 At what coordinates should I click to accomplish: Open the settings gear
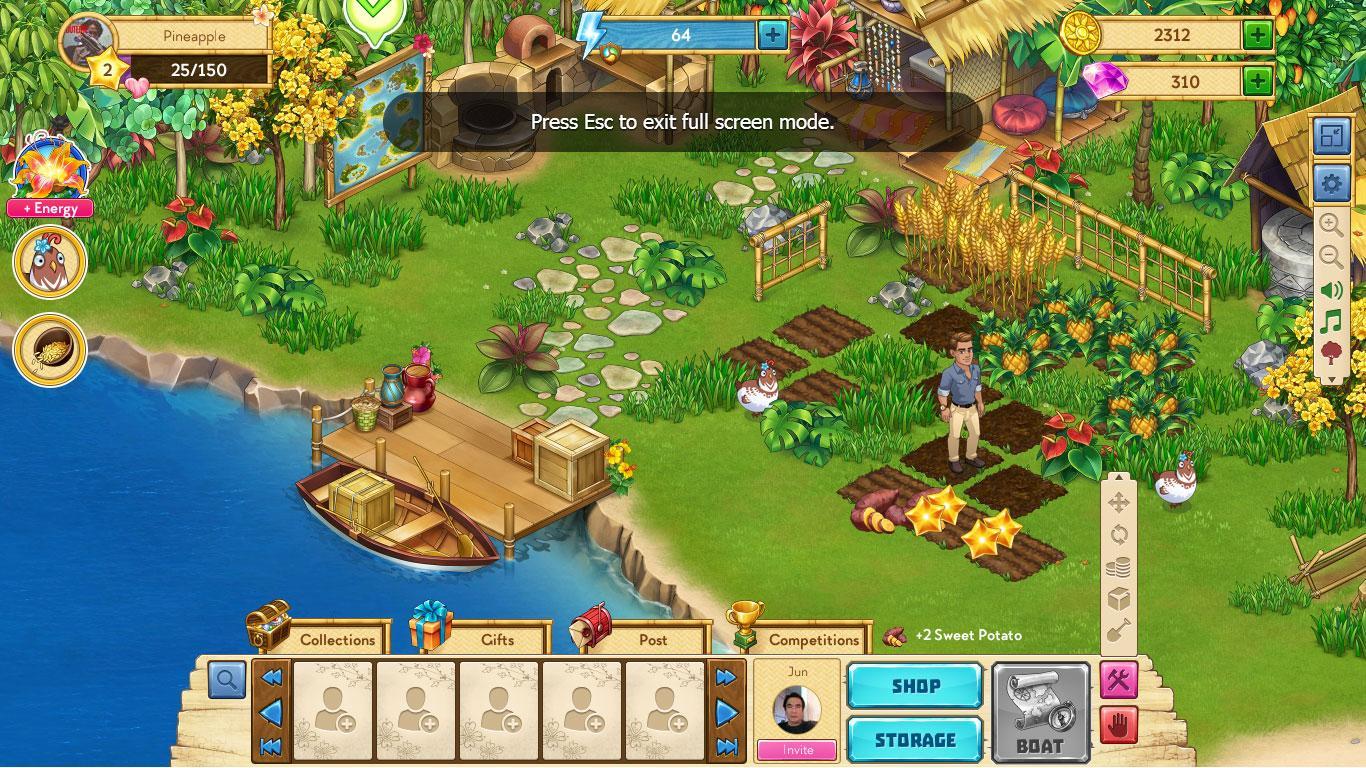1330,184
